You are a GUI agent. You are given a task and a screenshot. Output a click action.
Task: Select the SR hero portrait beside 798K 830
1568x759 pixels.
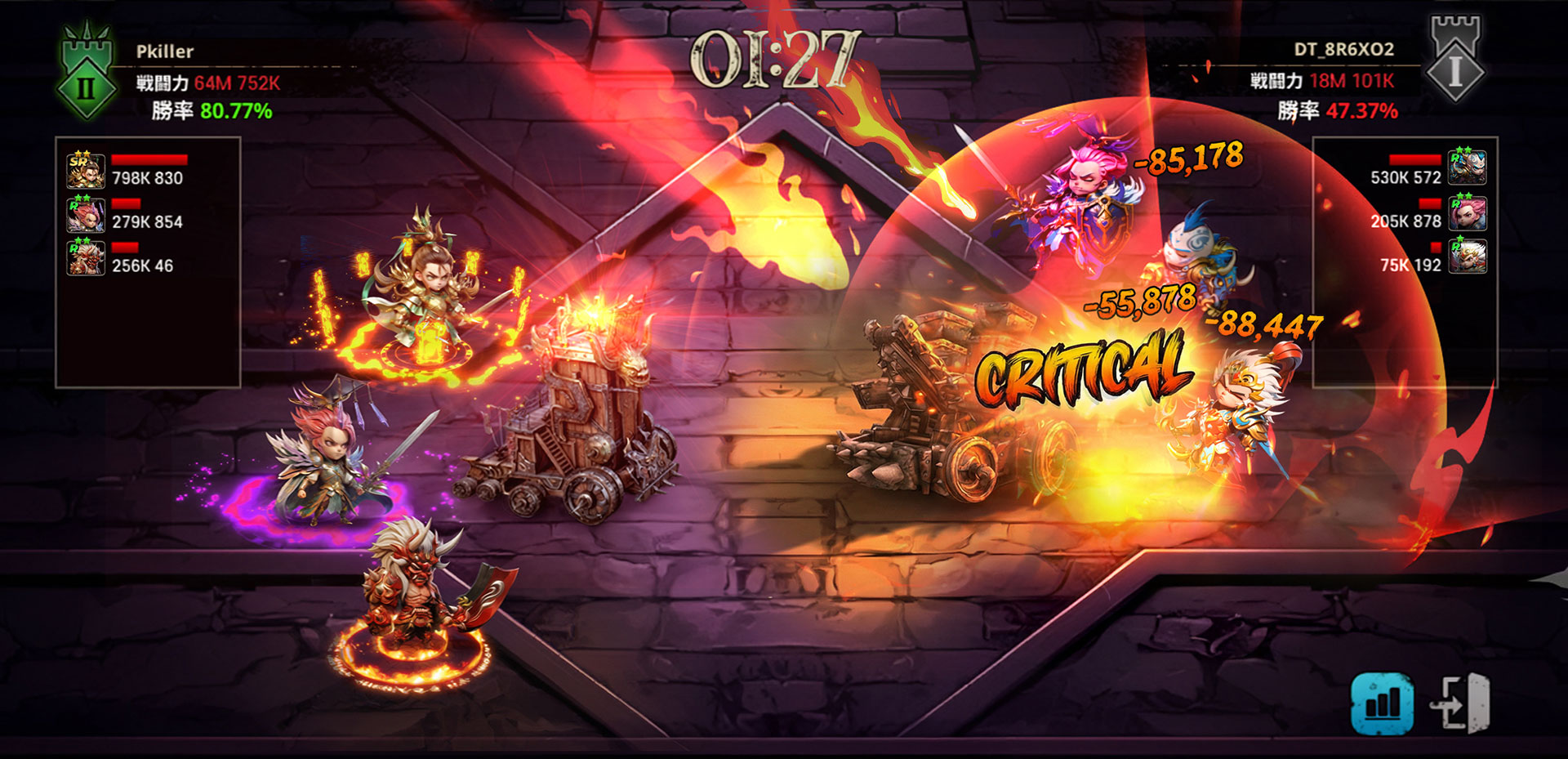86,172
